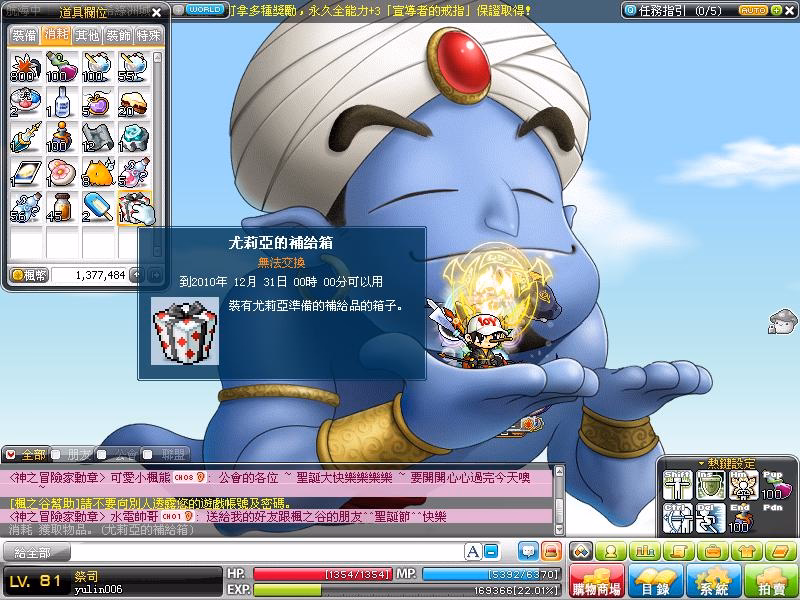Open the 目錄 menu
The width and height of the screenshot is (800, 600).
pyautogui.click(x=657, y=582)
